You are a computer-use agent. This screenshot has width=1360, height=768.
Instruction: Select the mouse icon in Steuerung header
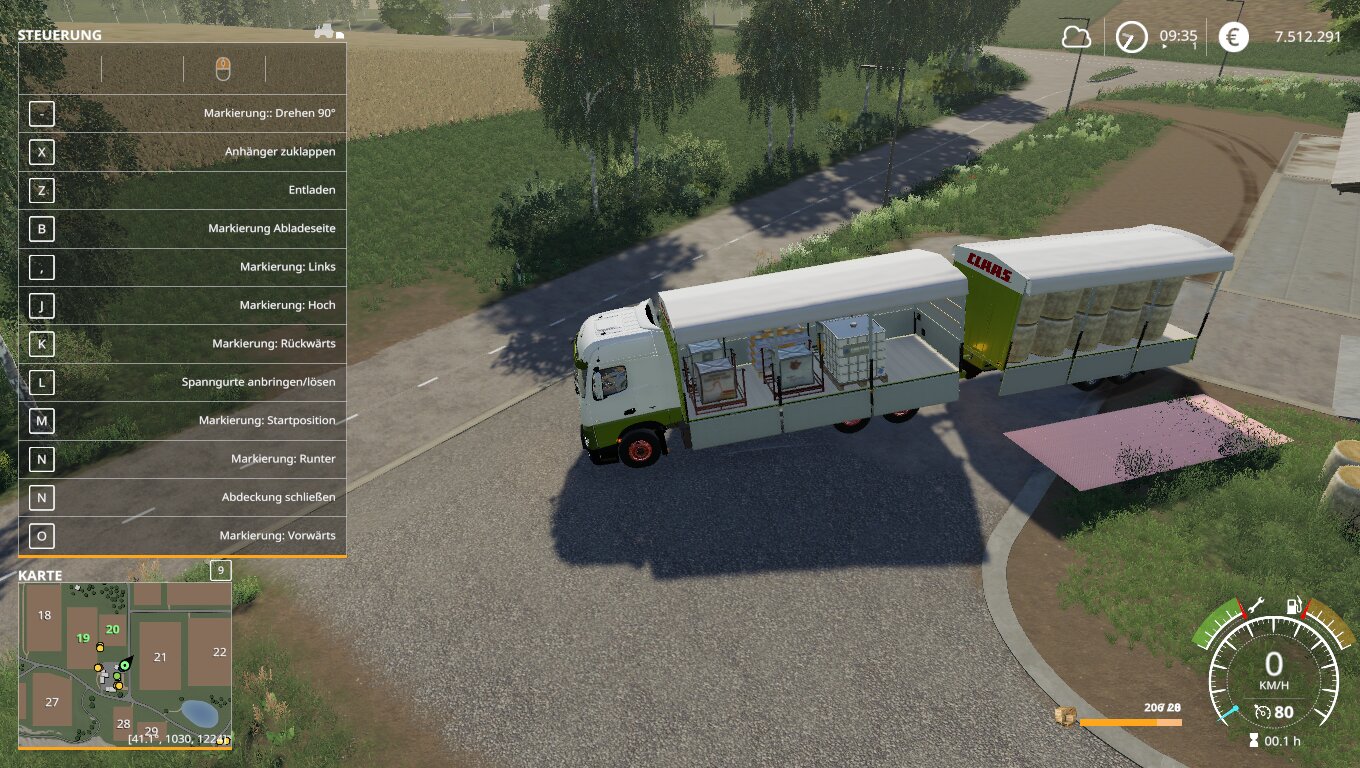pyautogui.click(x=223, y=68)
